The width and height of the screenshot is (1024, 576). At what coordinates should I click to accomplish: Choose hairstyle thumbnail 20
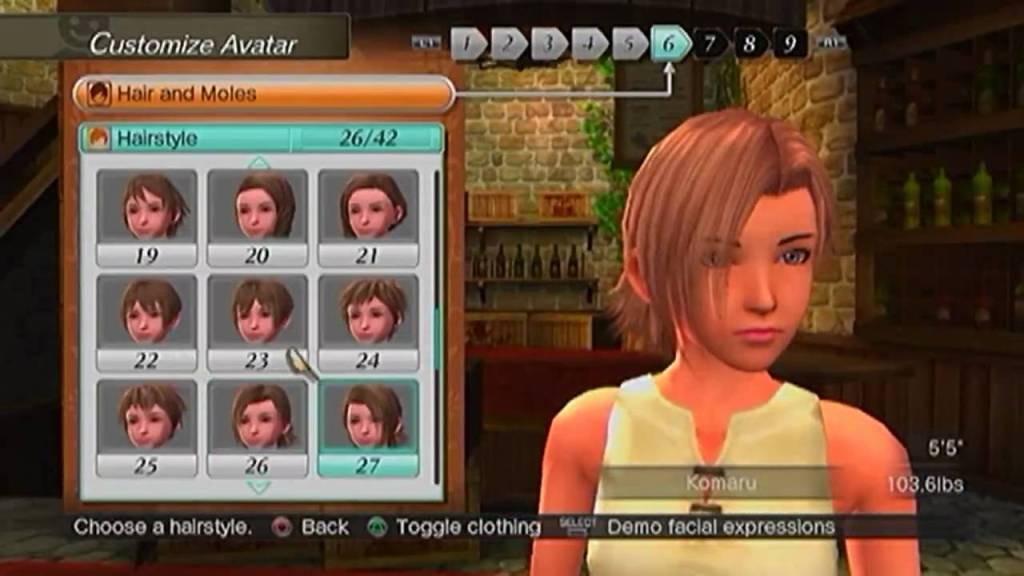(257, 216)
